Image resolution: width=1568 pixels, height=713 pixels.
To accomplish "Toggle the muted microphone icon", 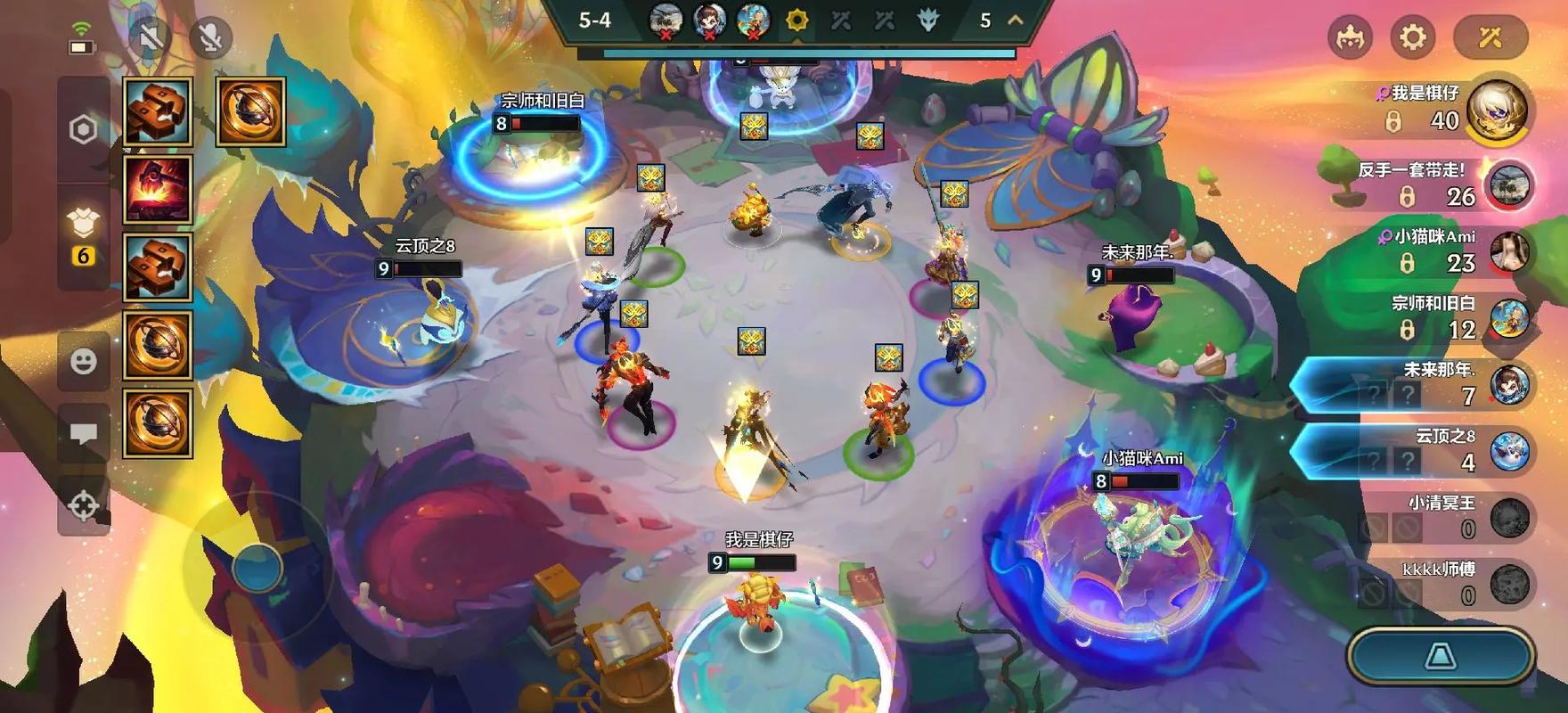I will click(x=211, y=37).
